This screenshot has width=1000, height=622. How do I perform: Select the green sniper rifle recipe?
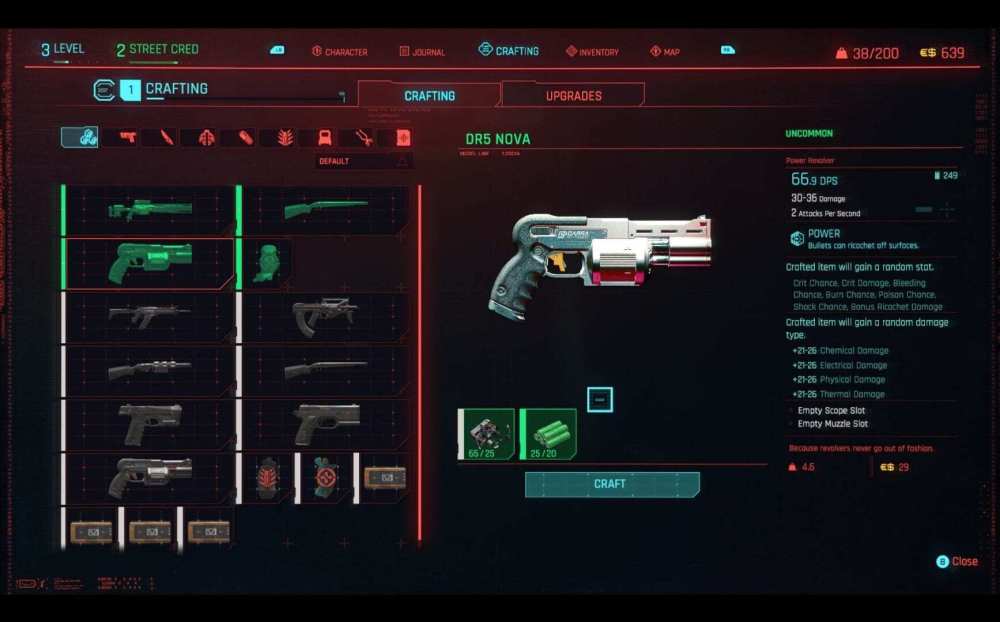[150, 210]
